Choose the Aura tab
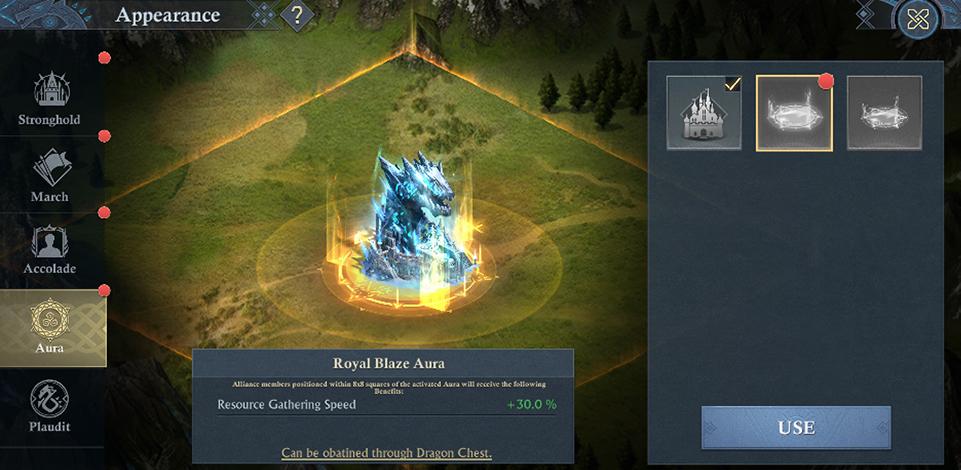Image resolution: width=961 pixels, height=470 pixels. 50,327
